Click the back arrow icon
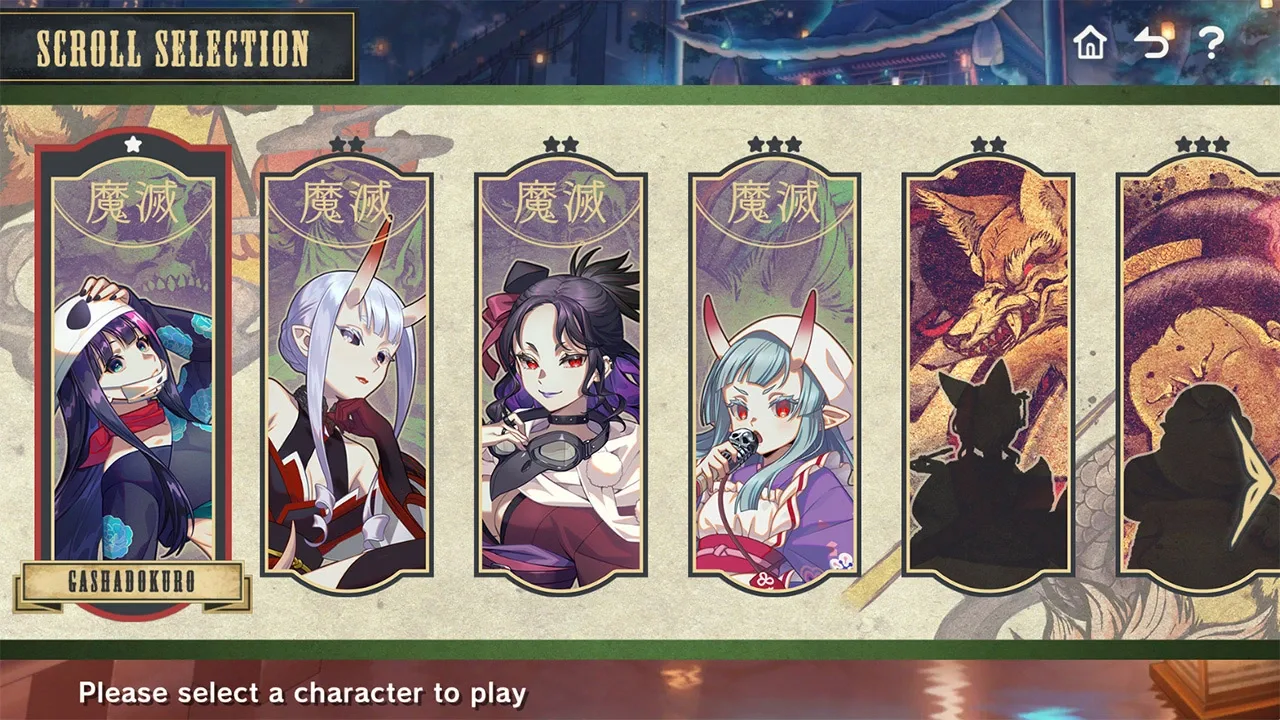Viewport: 1280px width, 720px height. coord(1151,43)
